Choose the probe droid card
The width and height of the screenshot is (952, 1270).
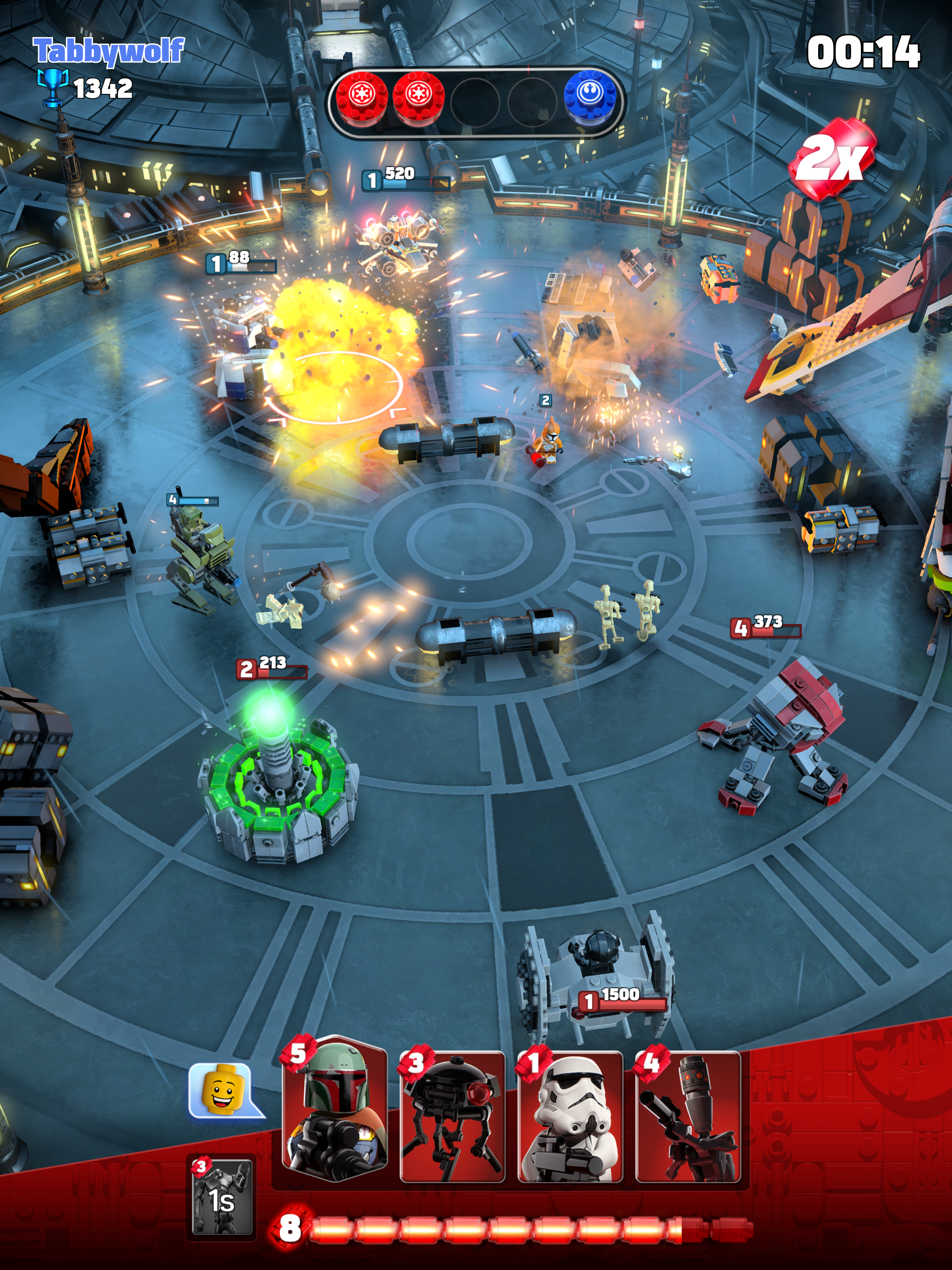(x=452, y=1117)
